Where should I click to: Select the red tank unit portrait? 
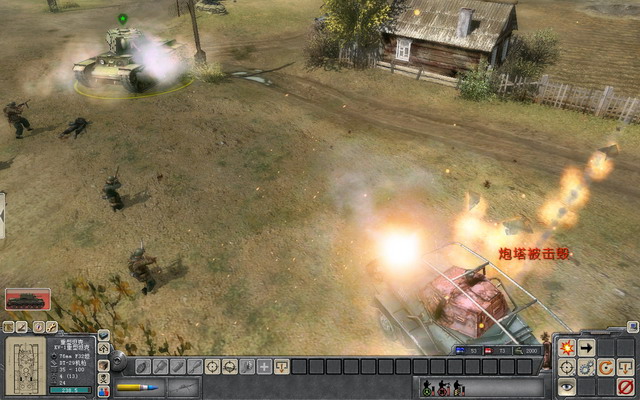pos(27,299)
